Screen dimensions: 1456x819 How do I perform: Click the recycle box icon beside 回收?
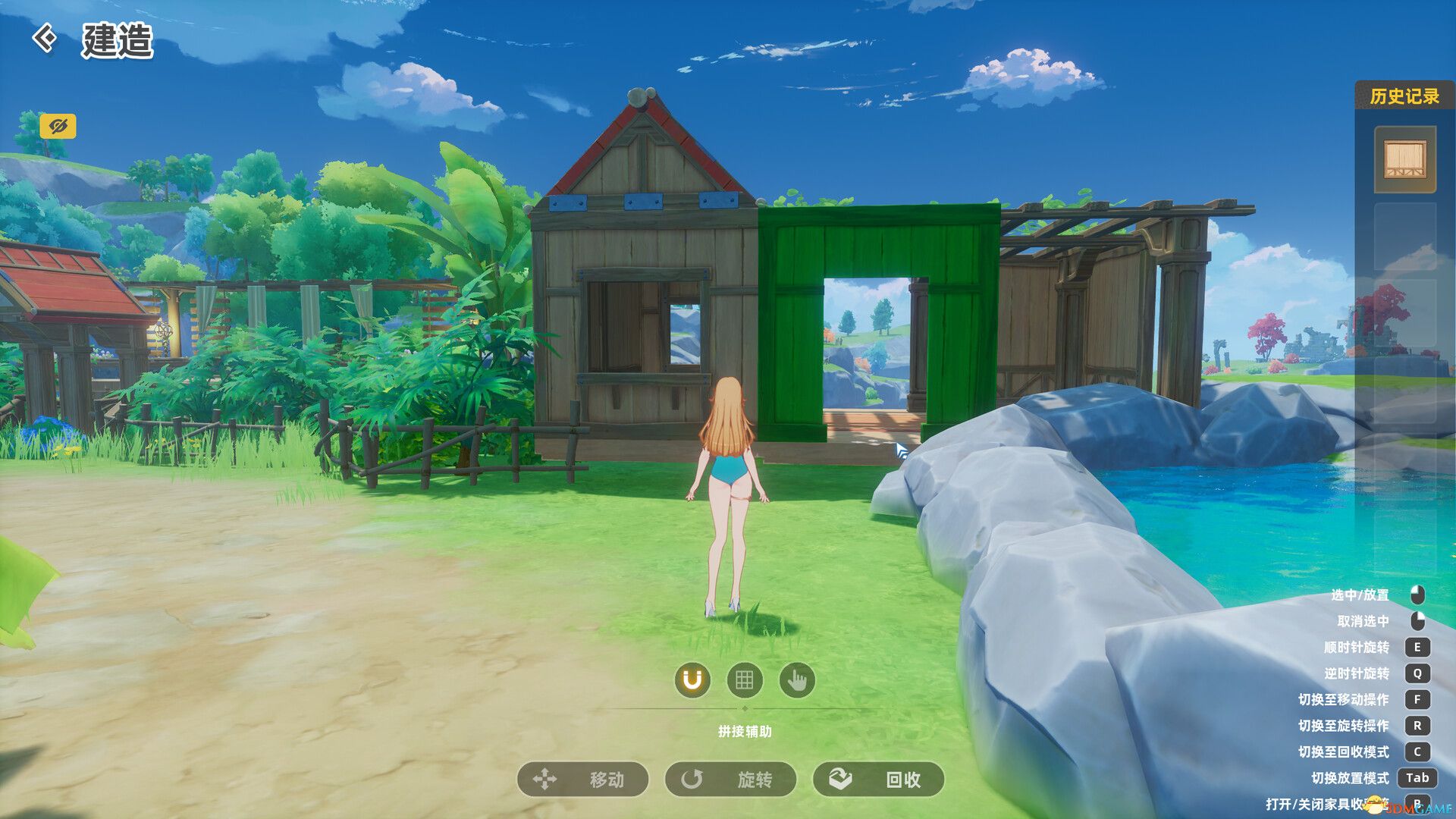838,780
